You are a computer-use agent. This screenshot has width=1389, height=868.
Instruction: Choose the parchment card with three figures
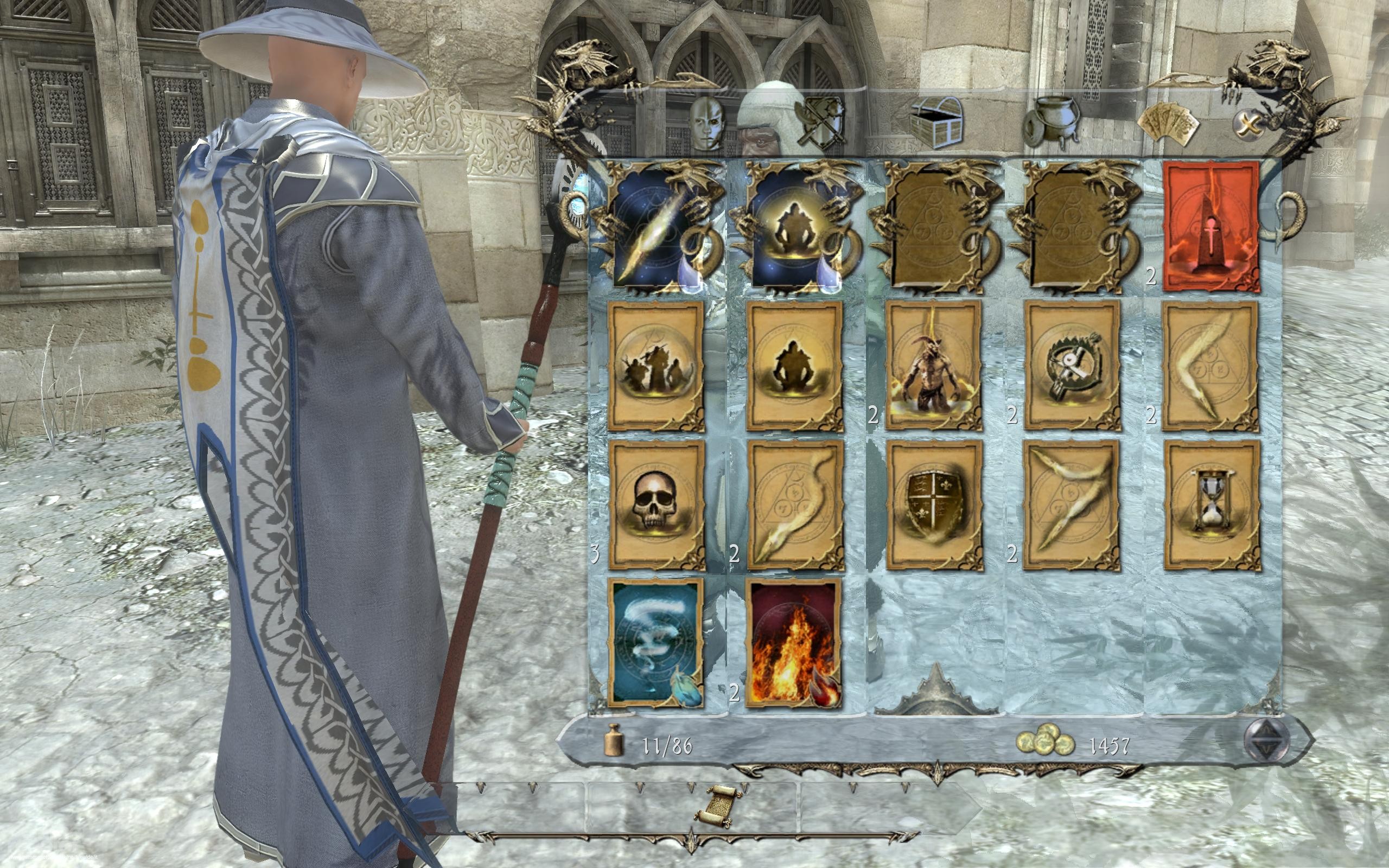[656, 366]
